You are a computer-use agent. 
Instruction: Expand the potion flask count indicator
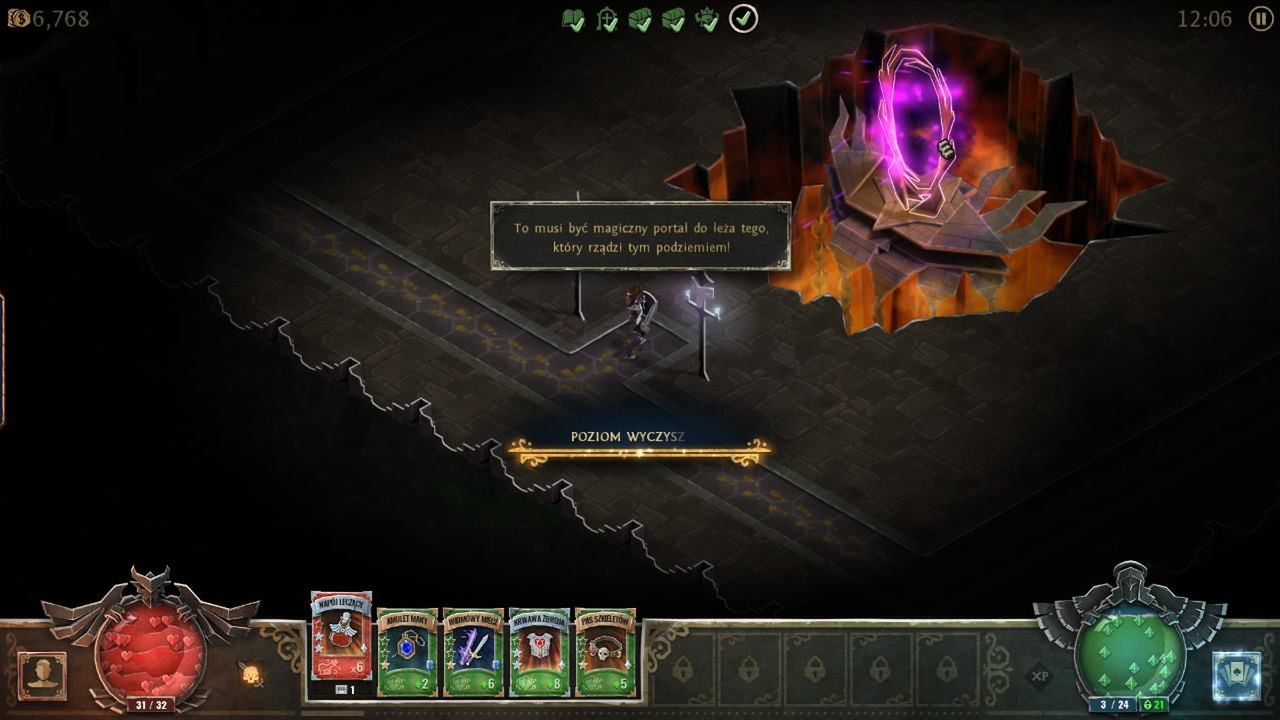[x=343, y=689]
